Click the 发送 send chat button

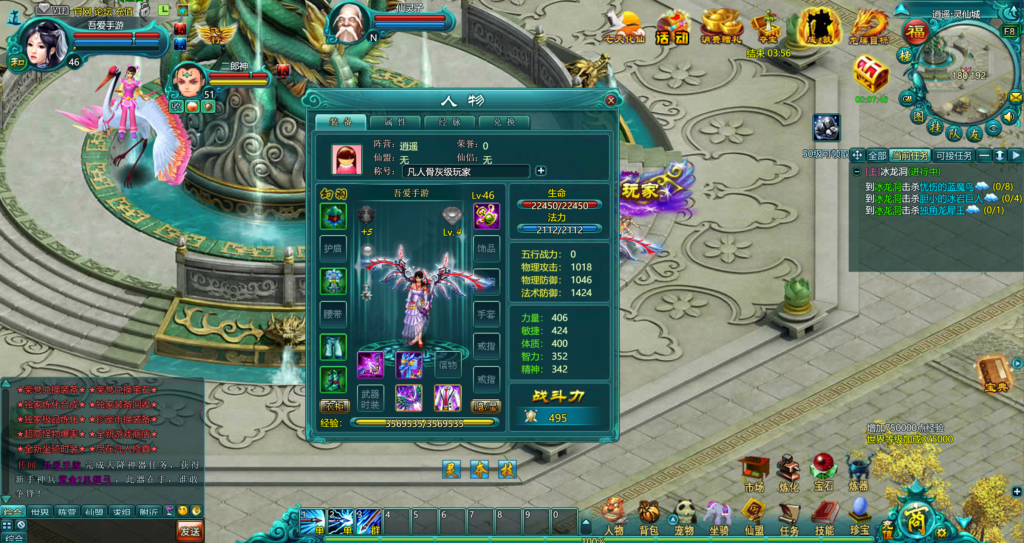click(189, 528)
